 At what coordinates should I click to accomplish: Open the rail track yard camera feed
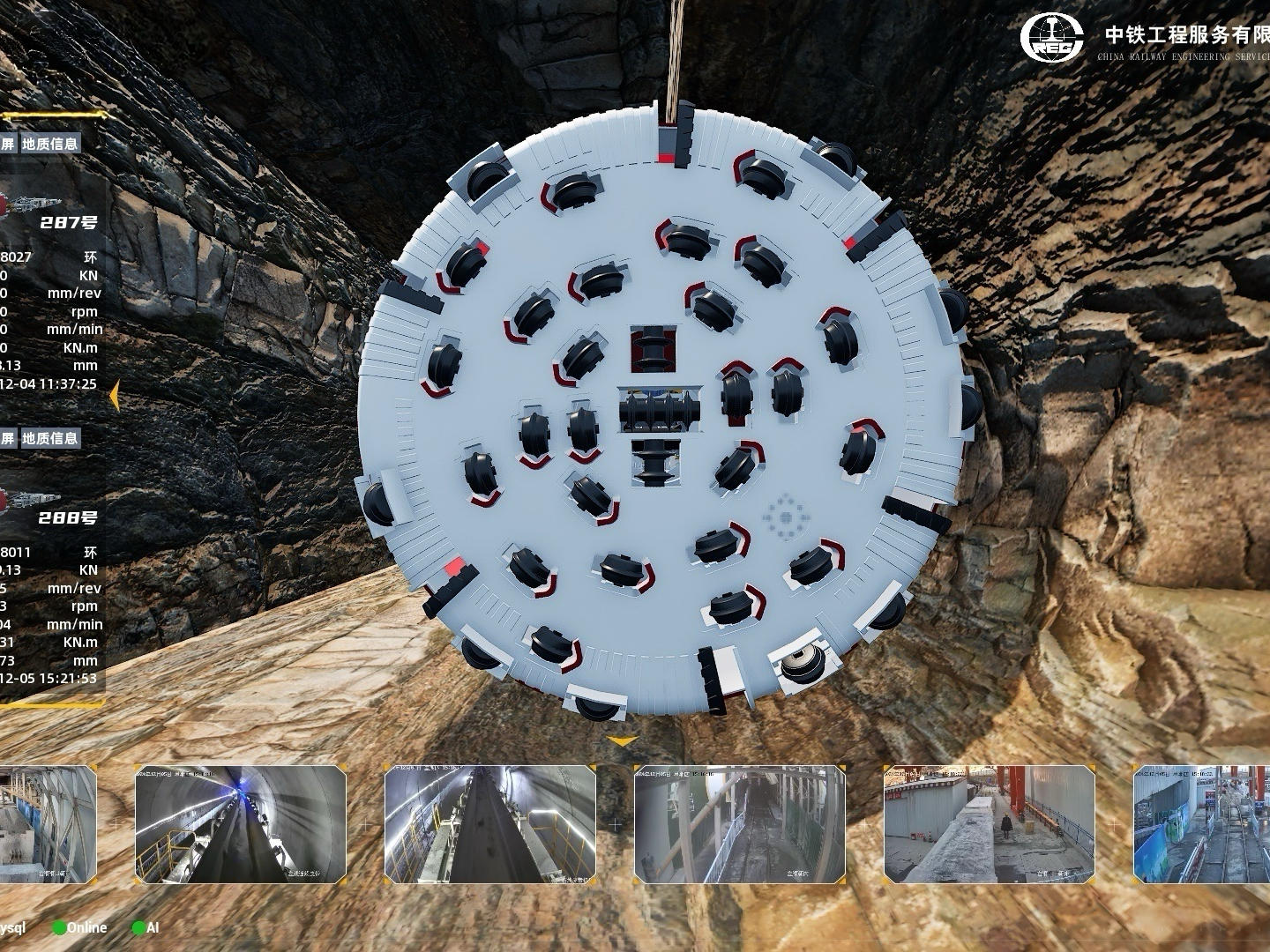(1201, 824)
